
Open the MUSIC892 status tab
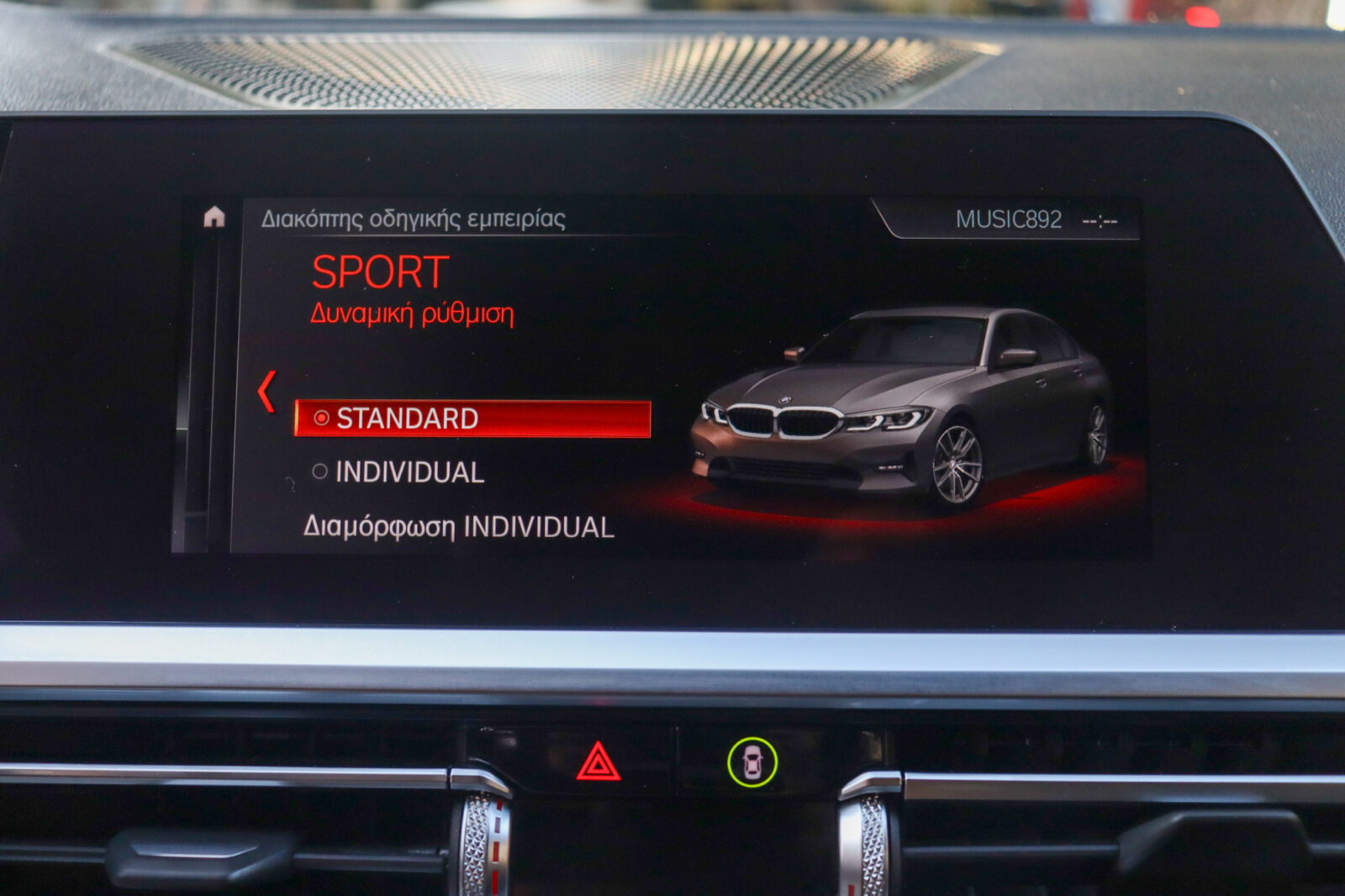(x=1008, y=219)
